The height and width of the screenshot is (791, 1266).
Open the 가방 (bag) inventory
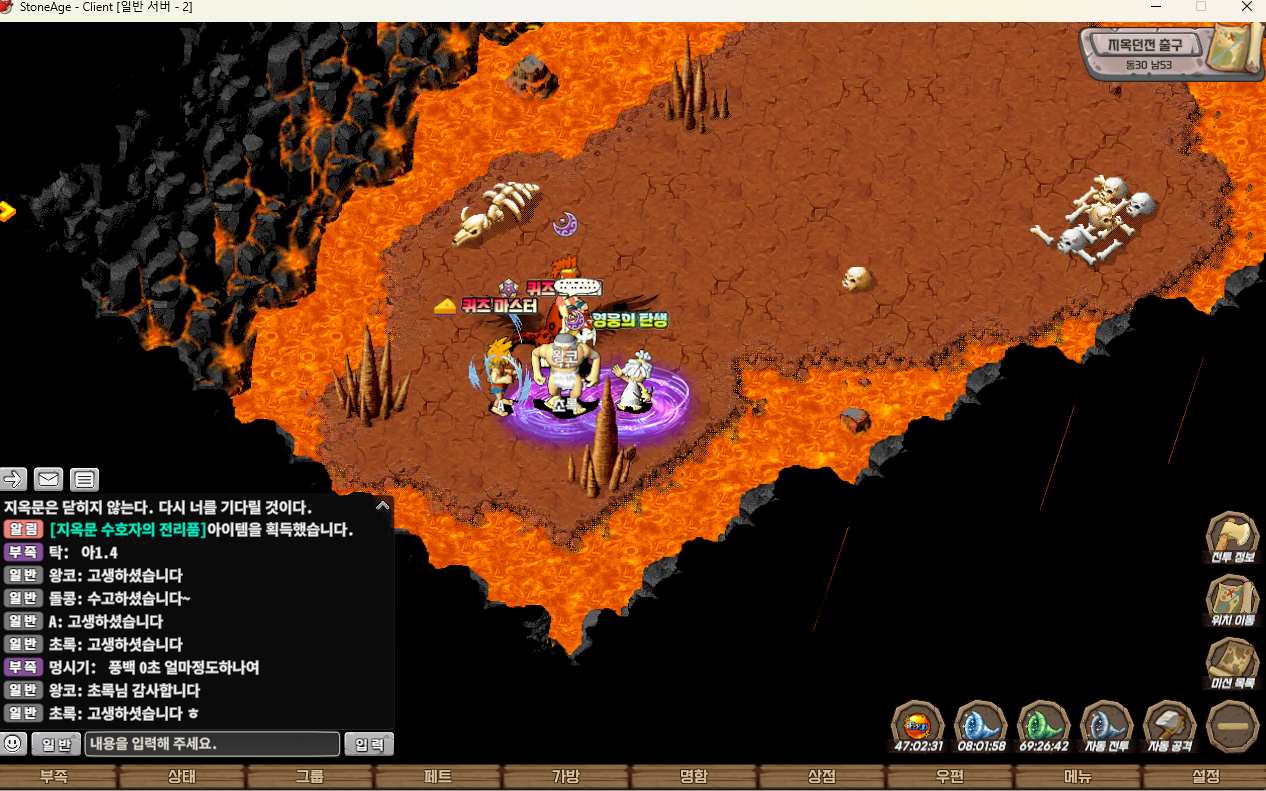[x=566, y=777]
